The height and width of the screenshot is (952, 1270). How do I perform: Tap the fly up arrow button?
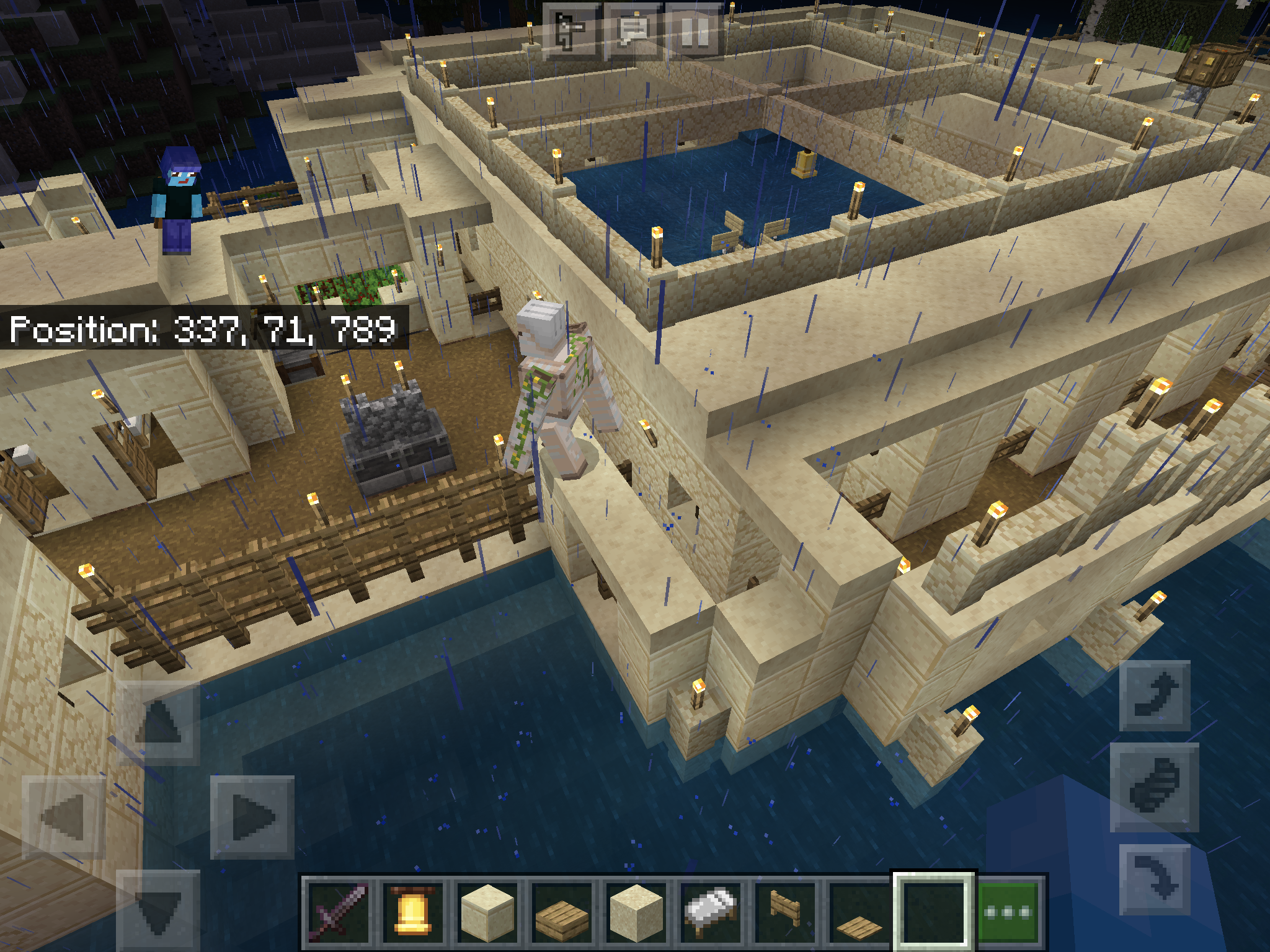coord(1155,695)
